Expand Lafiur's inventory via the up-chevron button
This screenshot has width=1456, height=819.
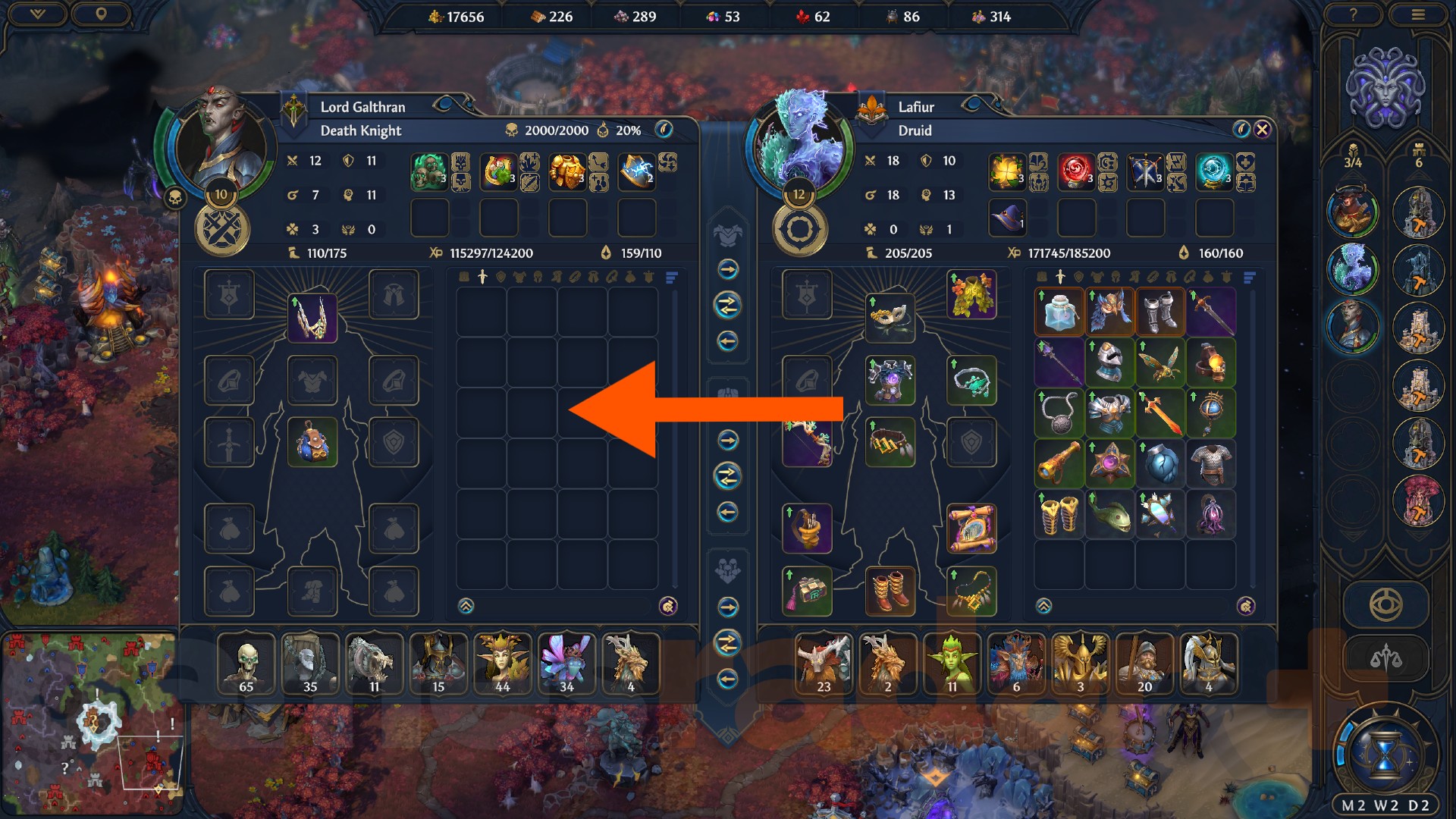click(1045, 605)
